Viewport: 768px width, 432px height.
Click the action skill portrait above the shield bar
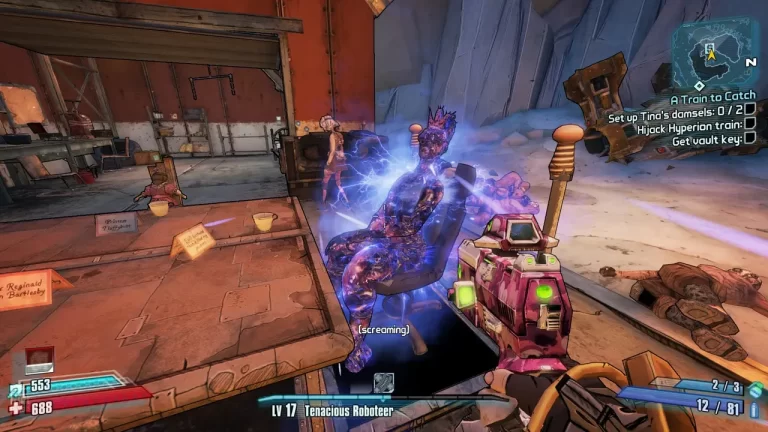pos(38,360)
